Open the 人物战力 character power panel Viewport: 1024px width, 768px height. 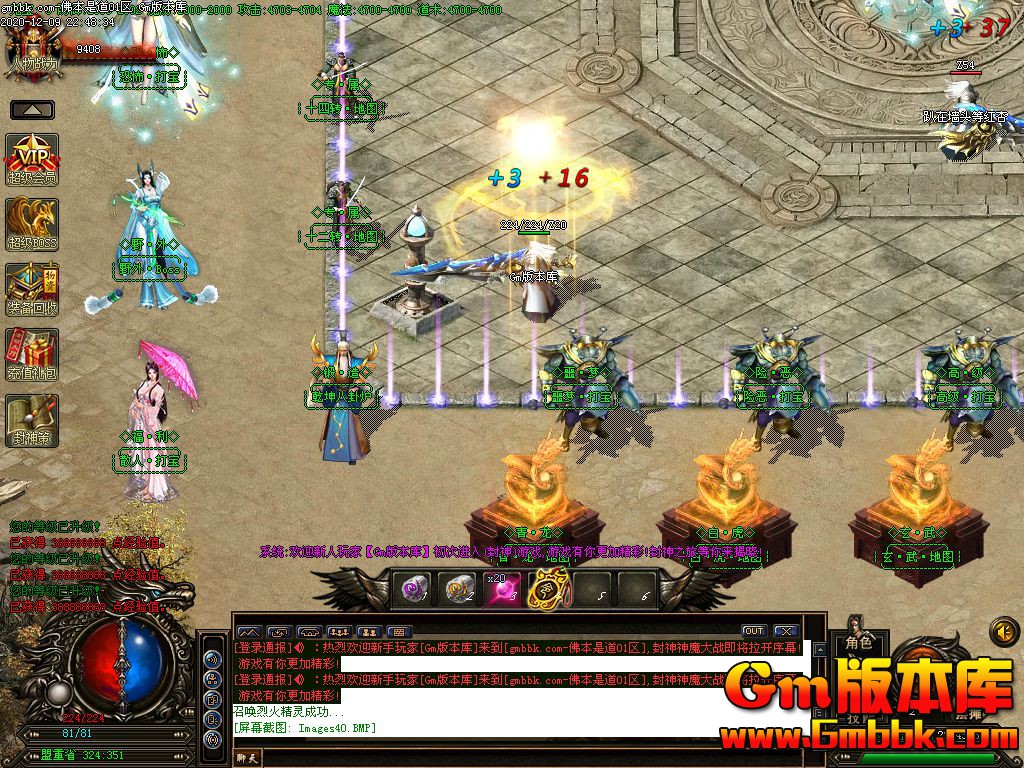[x=34, y=46]
